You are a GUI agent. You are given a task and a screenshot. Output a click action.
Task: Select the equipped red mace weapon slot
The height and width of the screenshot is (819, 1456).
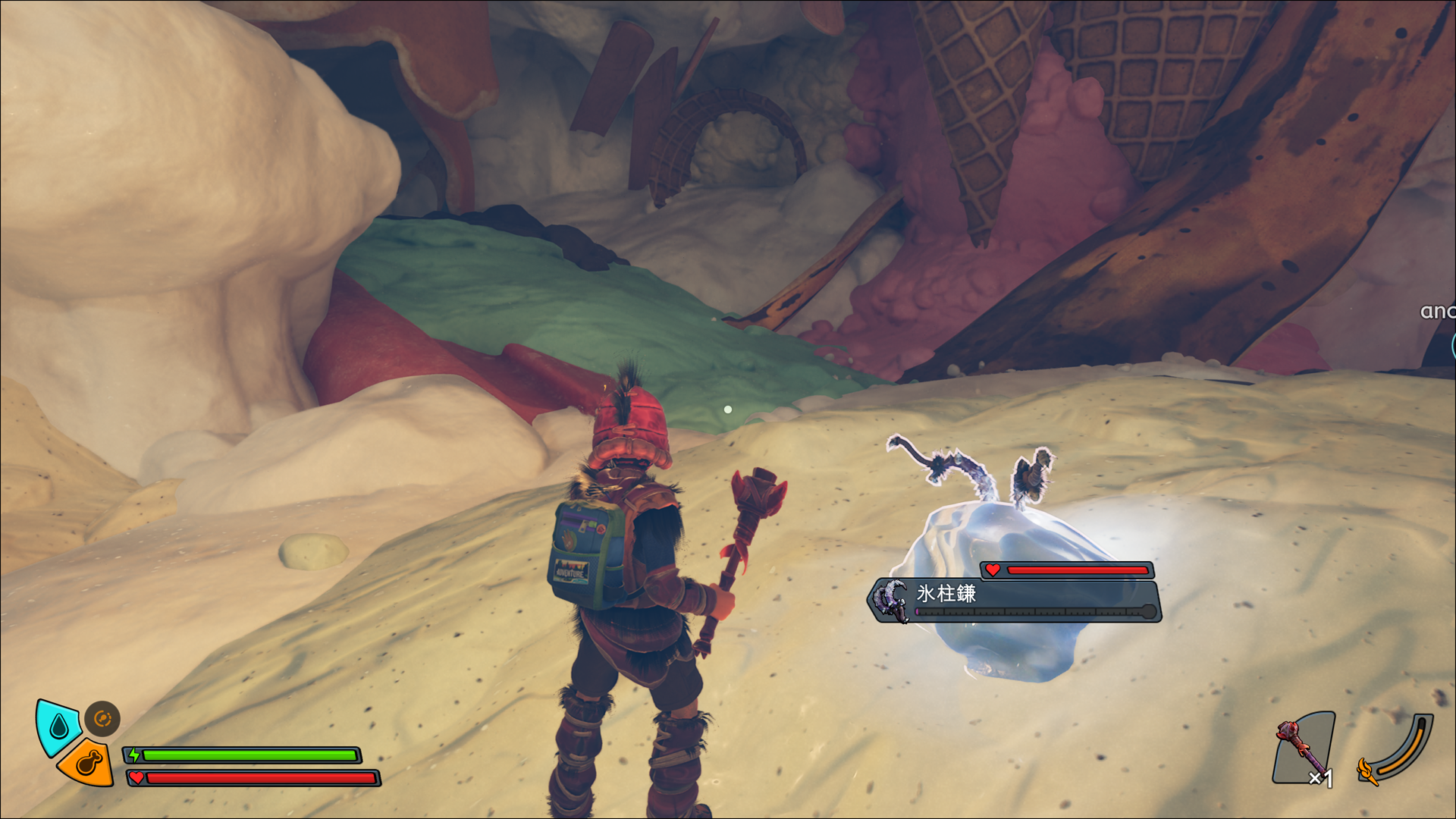[x=1304, y=748]
